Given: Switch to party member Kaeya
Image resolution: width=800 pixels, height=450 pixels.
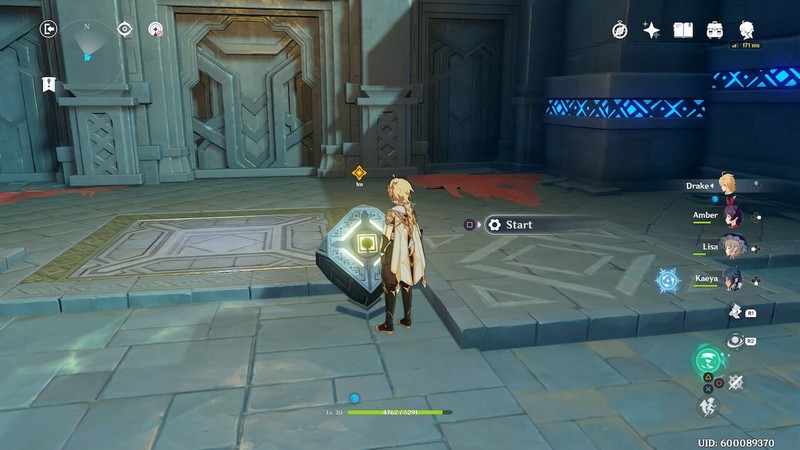Looking at the screenshot, I should tap(733, 277).
